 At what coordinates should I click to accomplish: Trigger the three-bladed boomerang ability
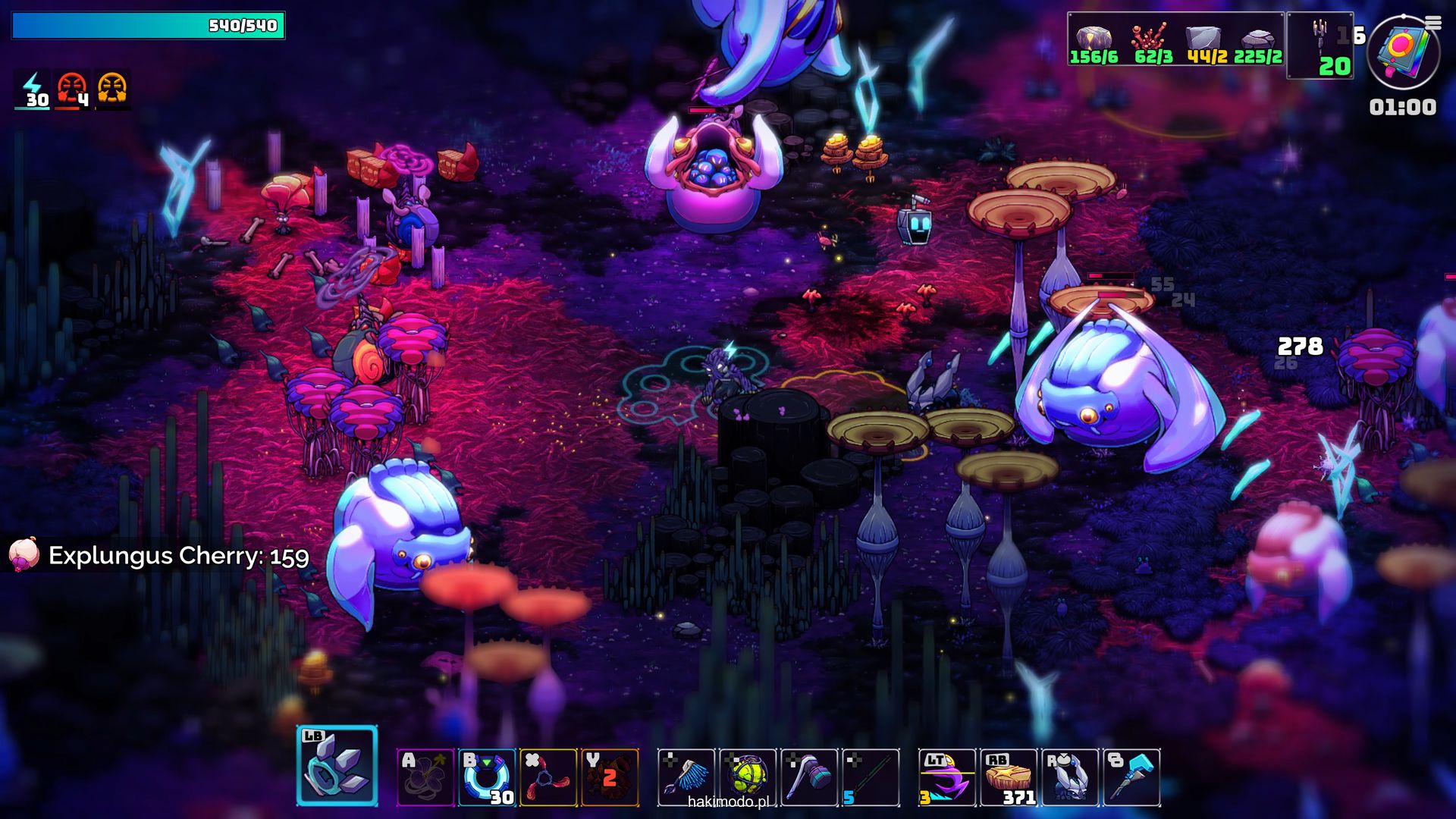pyautogui.click(x=548, y=777)
